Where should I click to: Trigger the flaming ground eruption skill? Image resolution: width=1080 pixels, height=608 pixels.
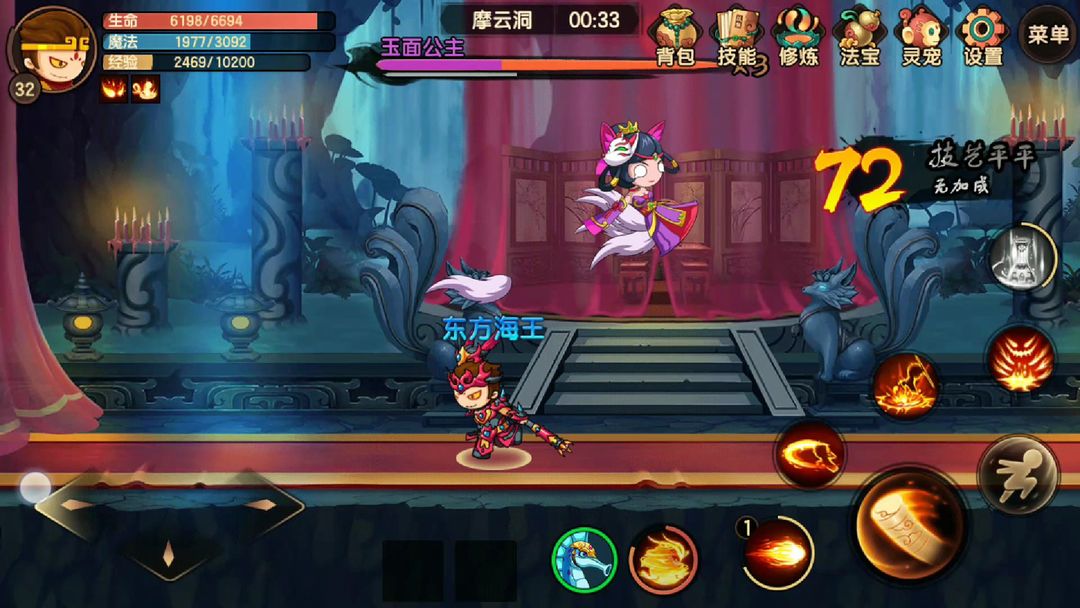905,385
